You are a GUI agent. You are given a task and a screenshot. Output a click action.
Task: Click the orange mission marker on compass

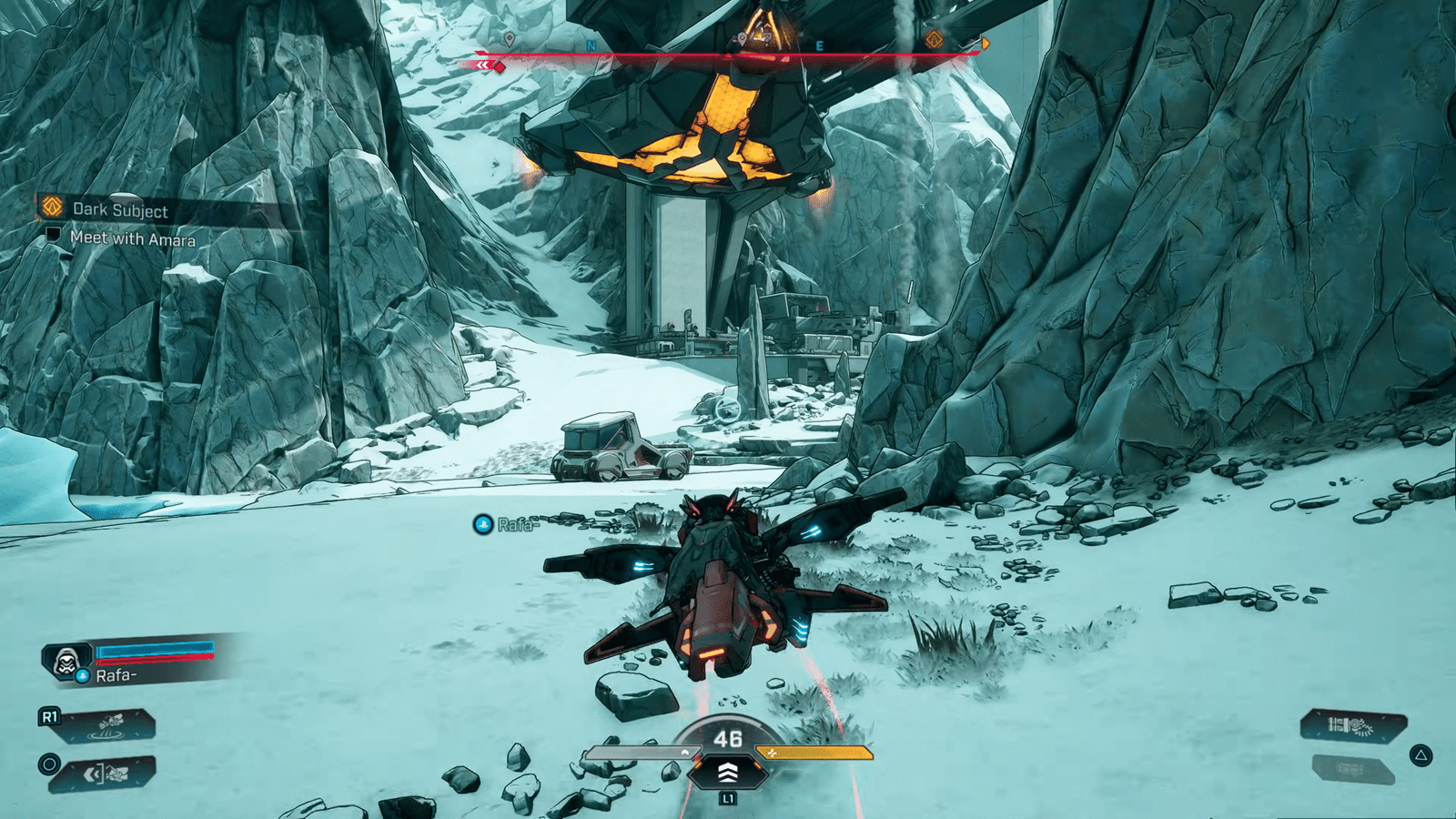point(934,40)
